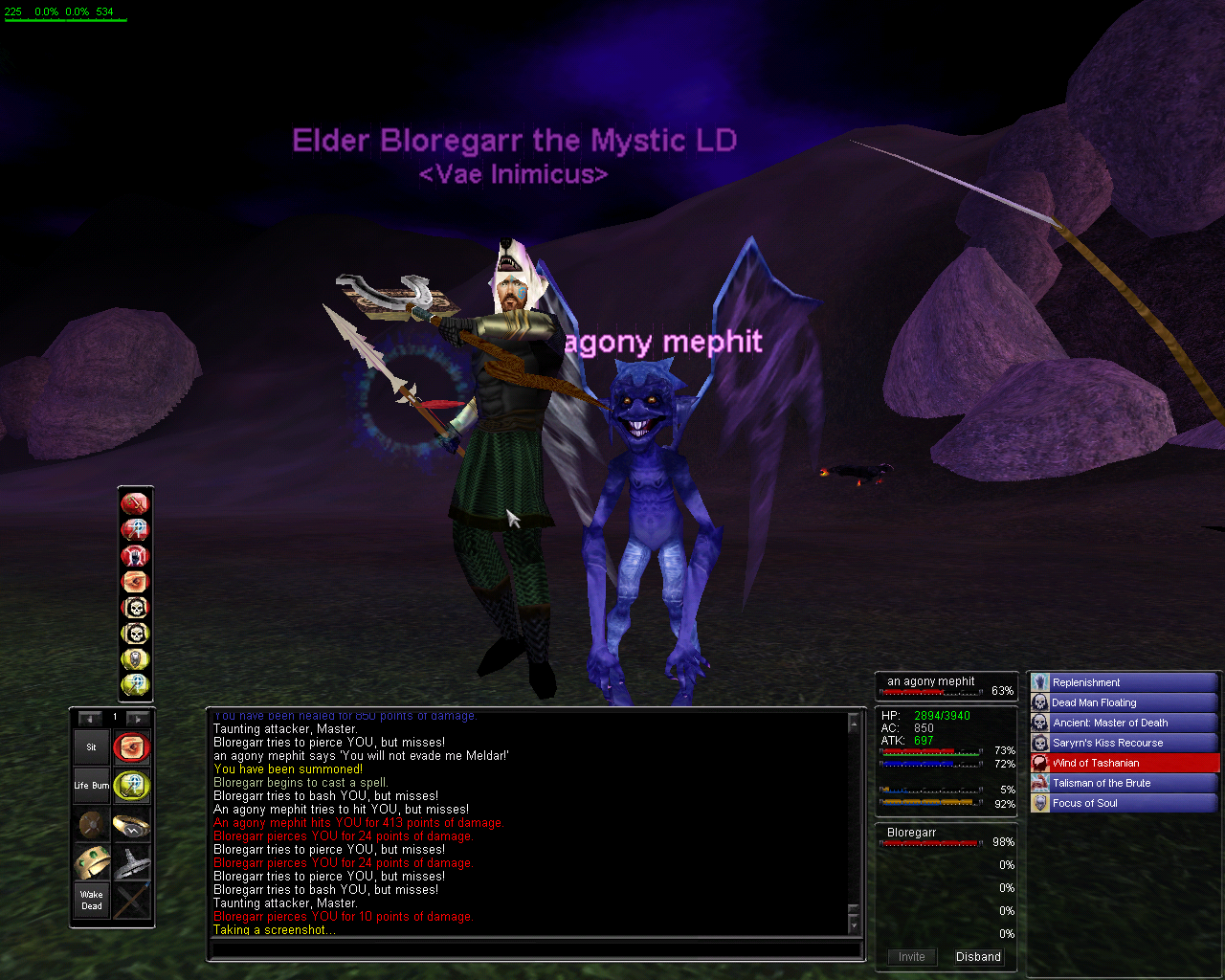Image resolution: width=1225 pixels, height=980 pixels.
Task: Click the chat input field
Action: click(x=536, y=950)
